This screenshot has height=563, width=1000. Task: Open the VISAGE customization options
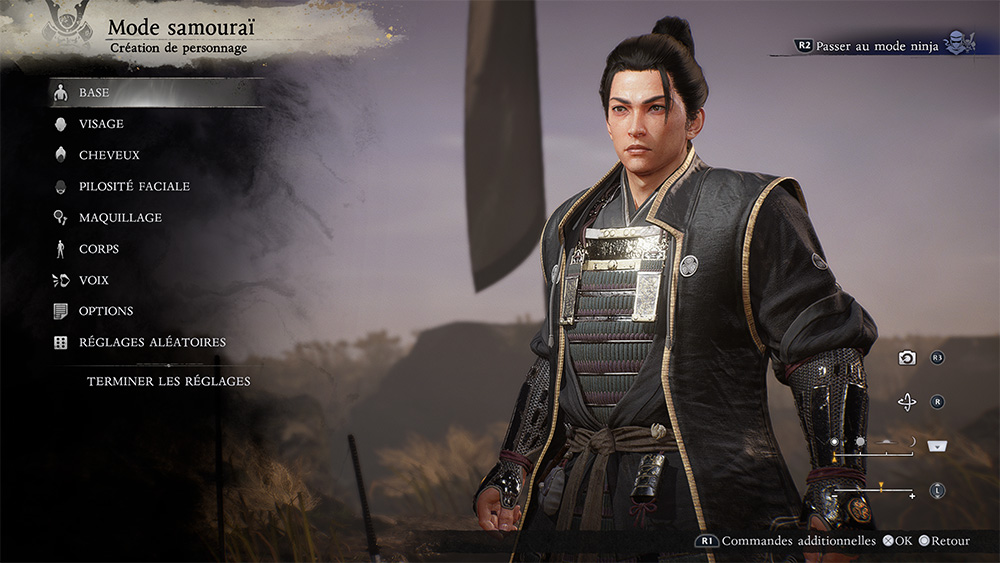click(101, 124)
